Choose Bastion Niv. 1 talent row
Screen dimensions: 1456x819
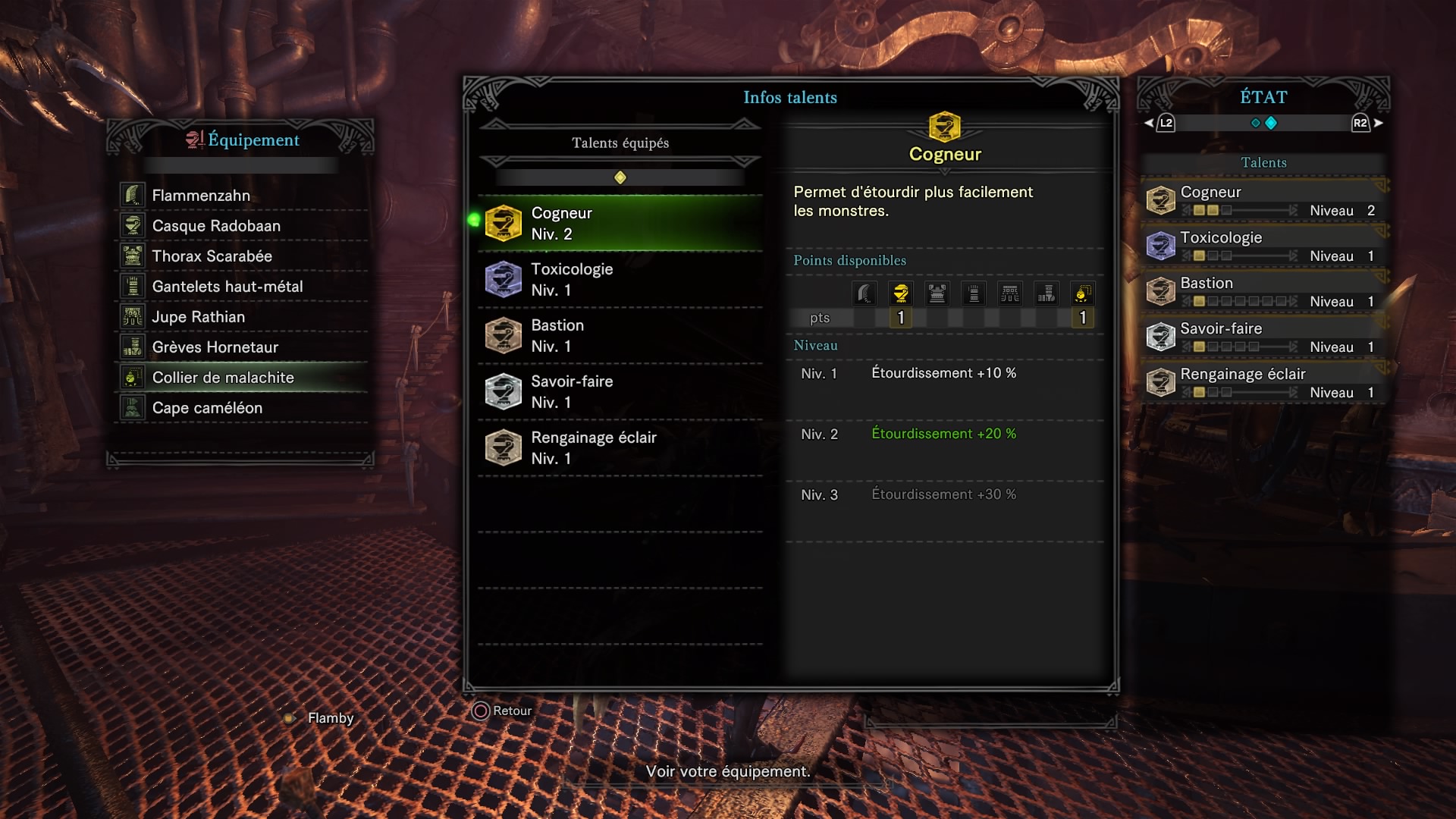(x=620, y=336)
